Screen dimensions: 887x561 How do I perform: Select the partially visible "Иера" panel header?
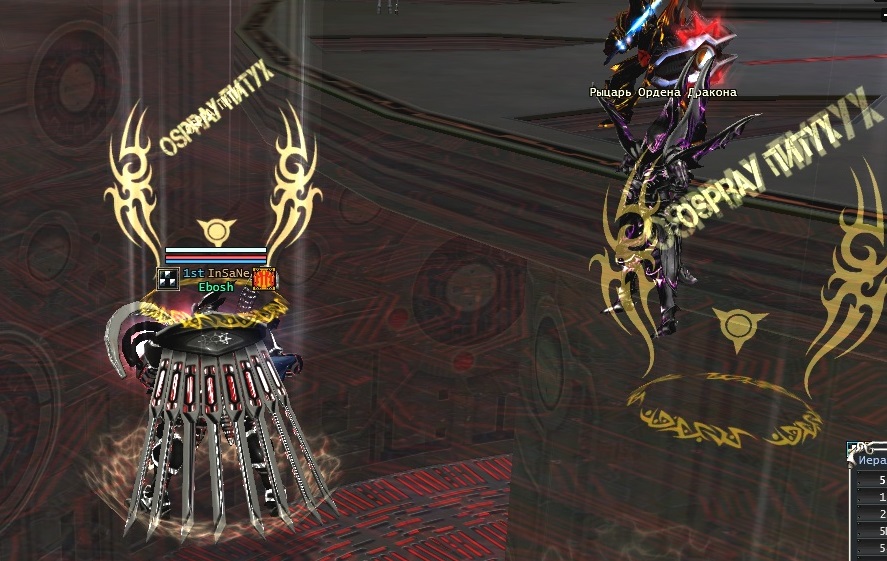(x=872, y=462)
